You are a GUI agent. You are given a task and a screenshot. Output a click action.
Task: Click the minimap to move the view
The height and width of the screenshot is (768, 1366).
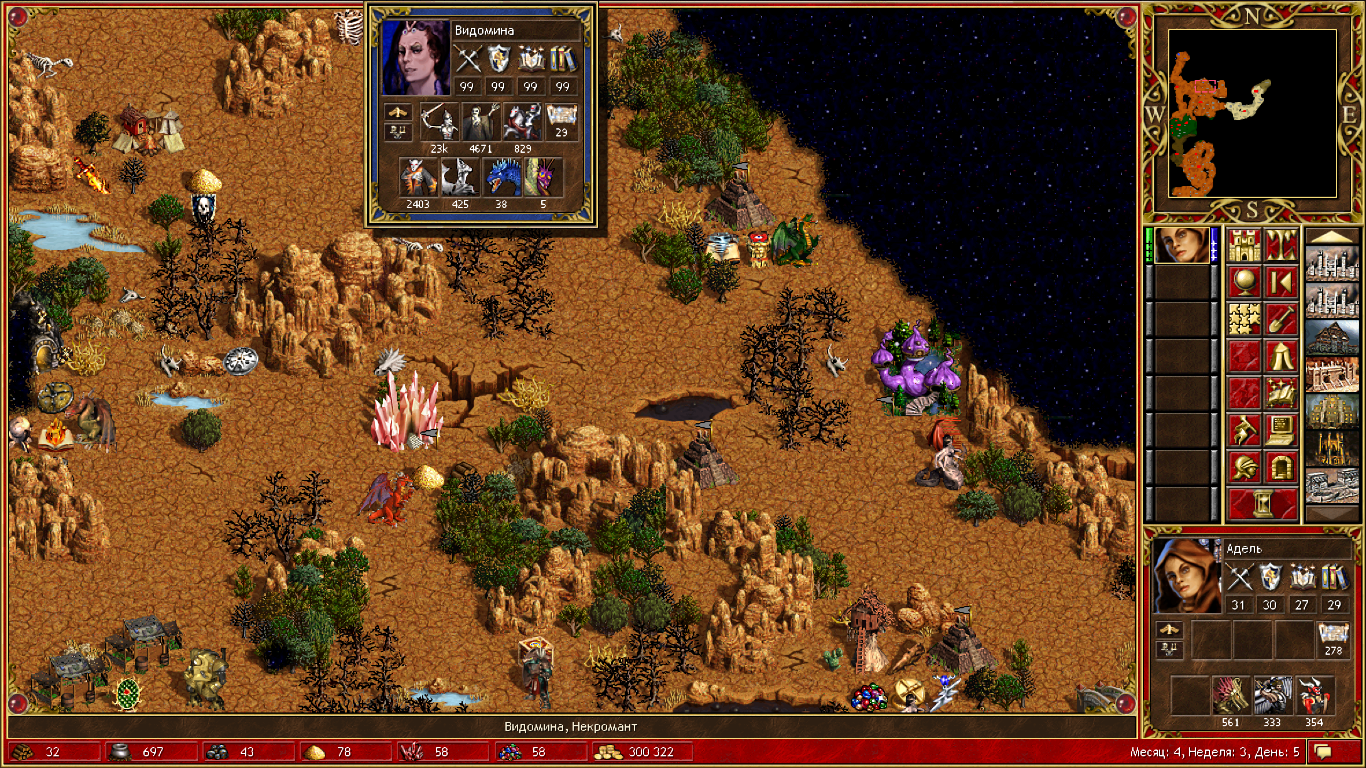tap(1253, 112)
